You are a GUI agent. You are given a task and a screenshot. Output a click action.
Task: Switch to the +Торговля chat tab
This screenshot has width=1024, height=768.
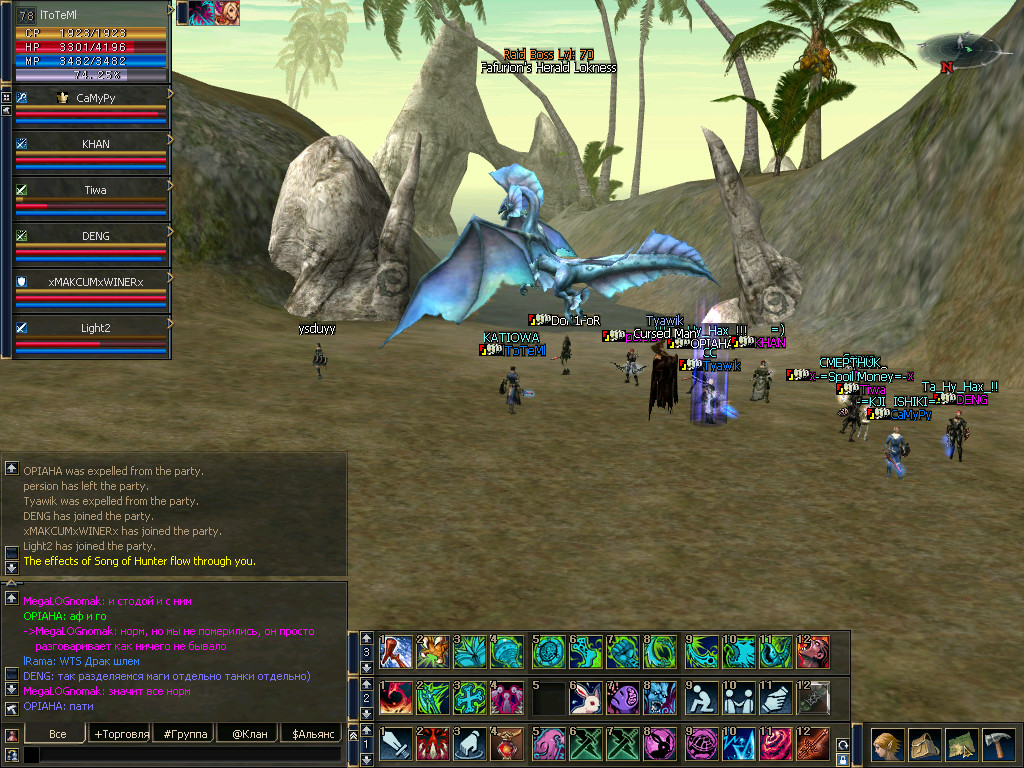[x=121, y=734]
